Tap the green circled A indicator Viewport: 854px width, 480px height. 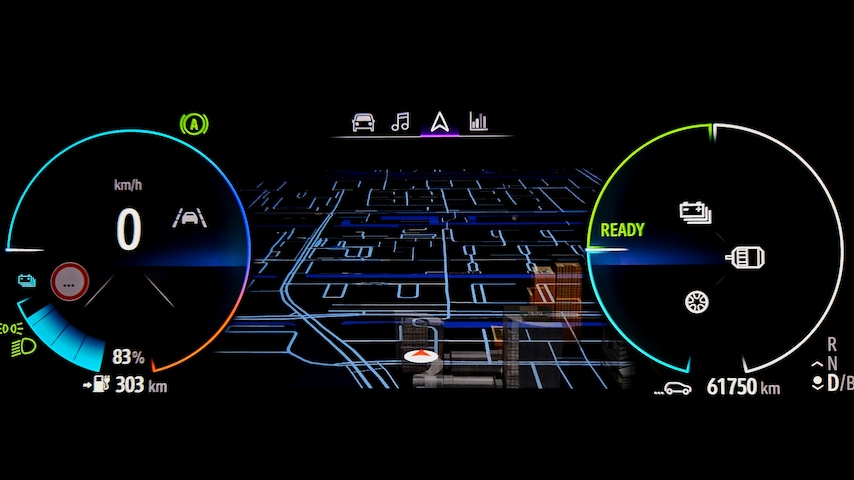click(193, 125)
